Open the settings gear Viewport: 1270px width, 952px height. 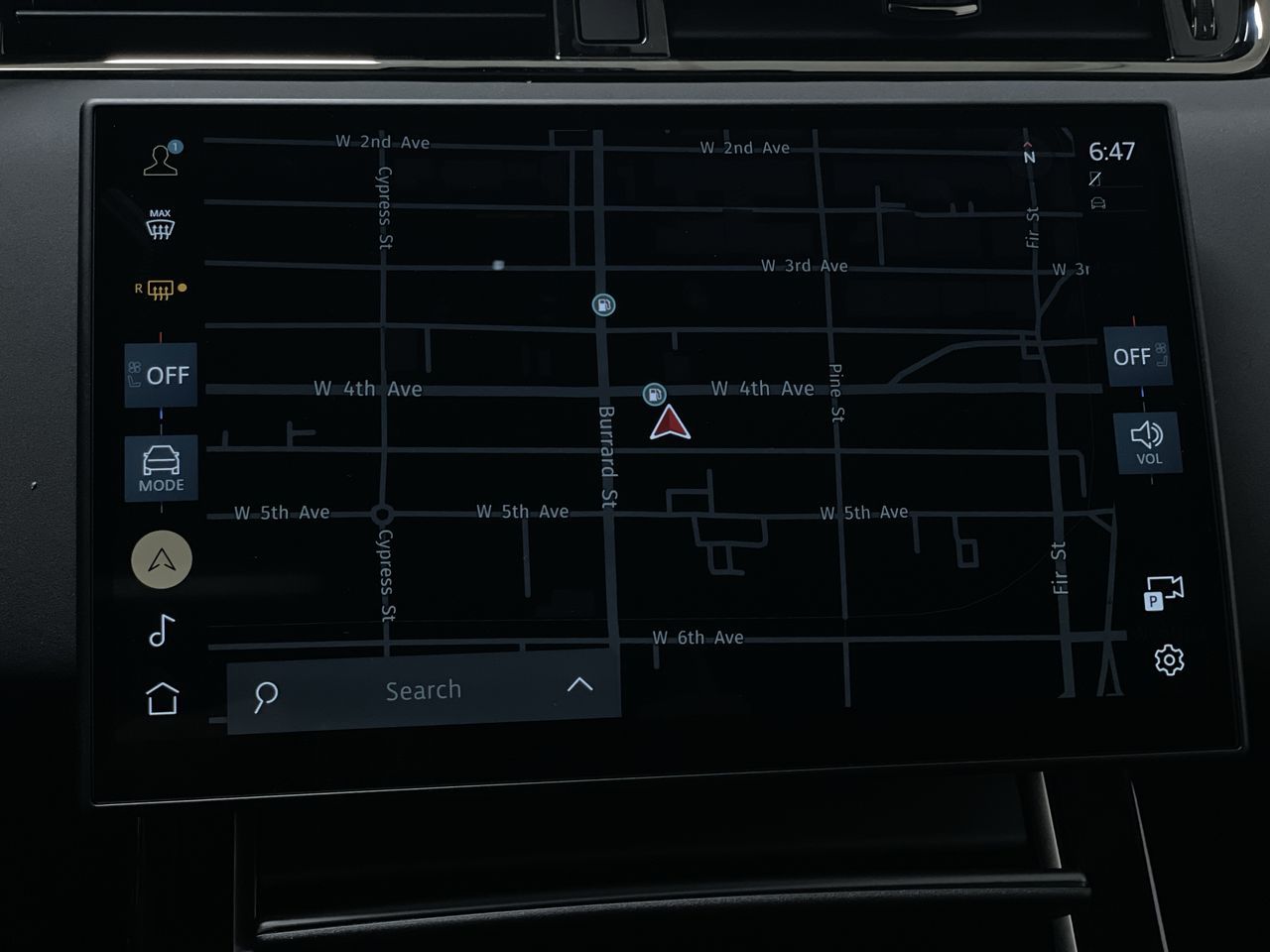point(1169,659)
